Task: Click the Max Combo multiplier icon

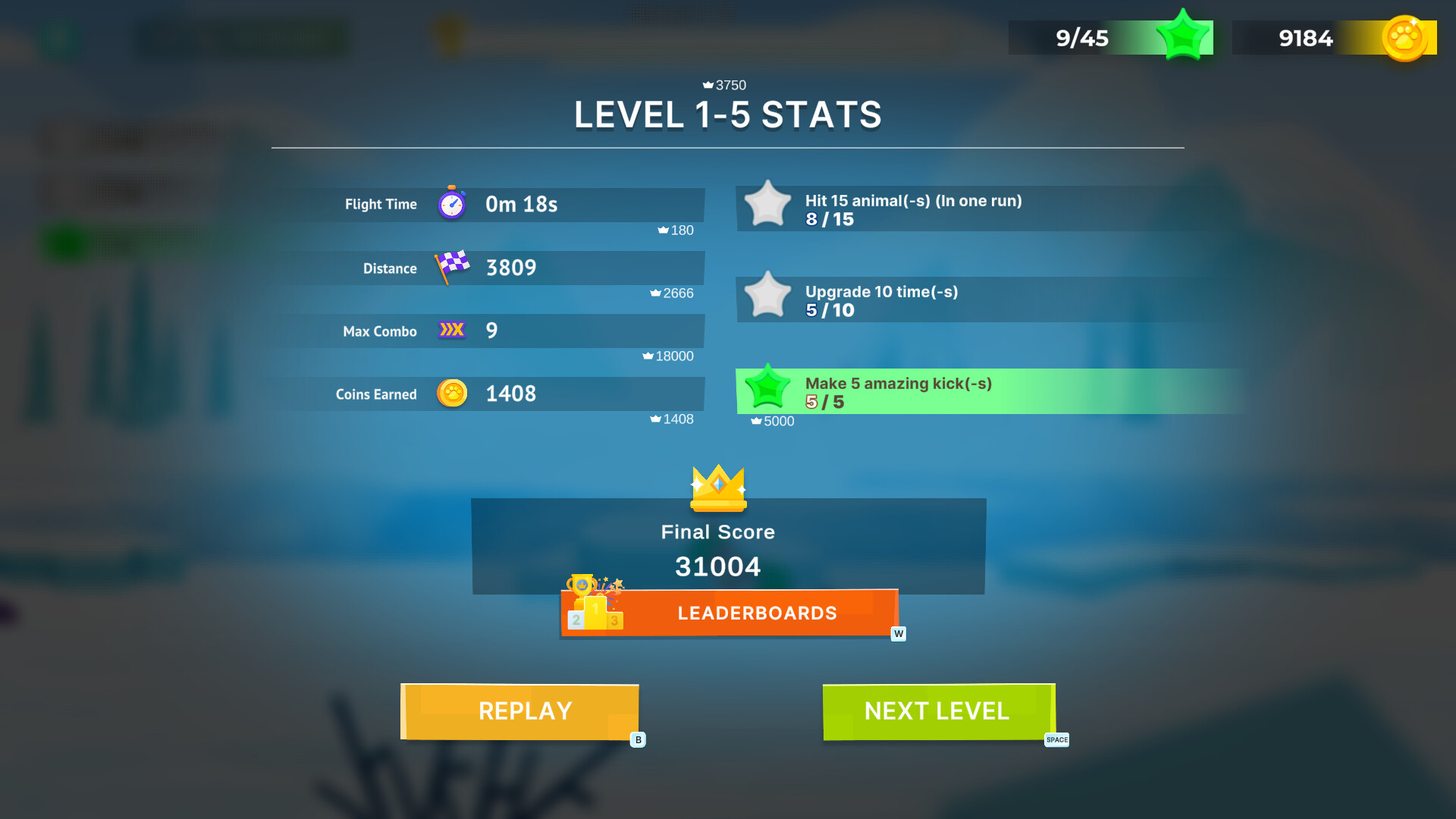Action: pos(450,329)
